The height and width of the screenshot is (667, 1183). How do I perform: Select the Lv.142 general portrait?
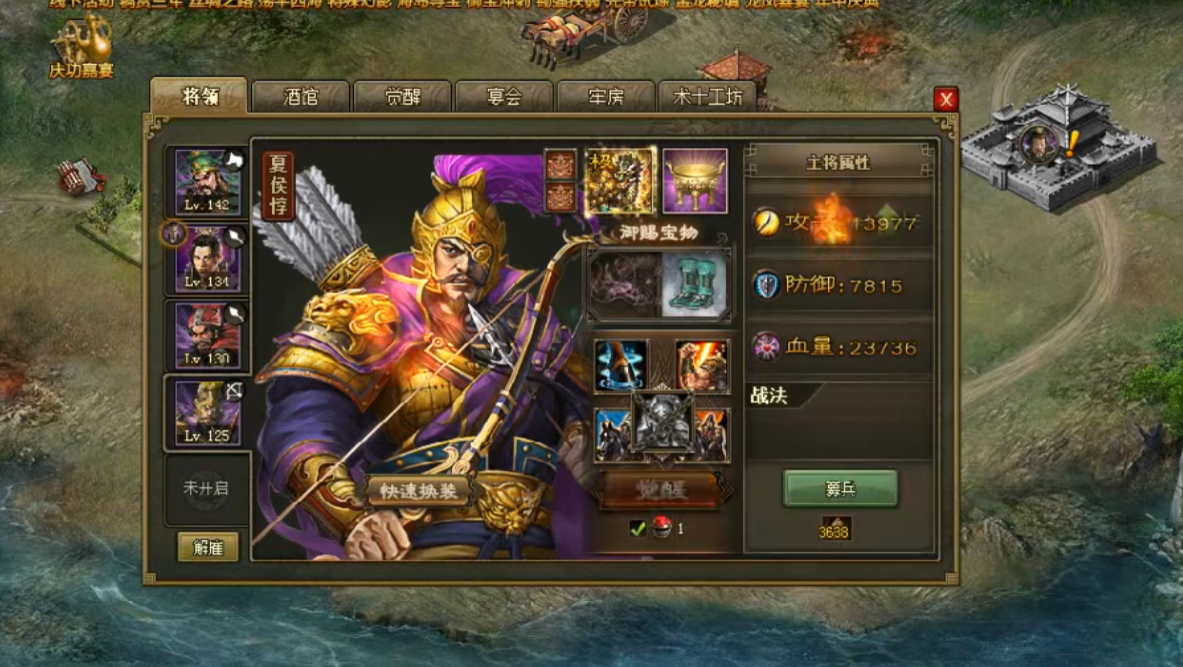207,181
